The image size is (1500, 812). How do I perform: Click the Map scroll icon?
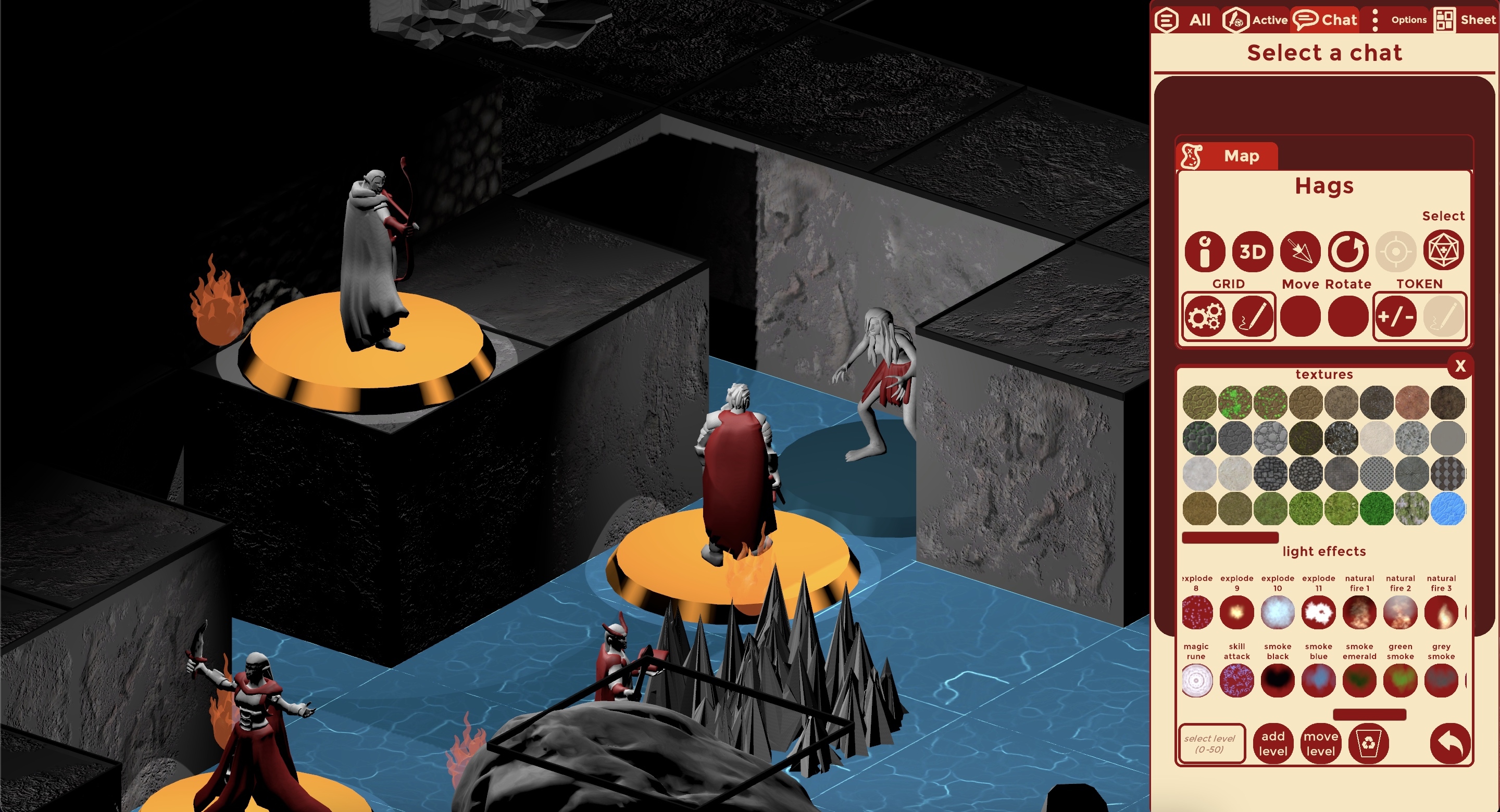(x=1191, y=156)
